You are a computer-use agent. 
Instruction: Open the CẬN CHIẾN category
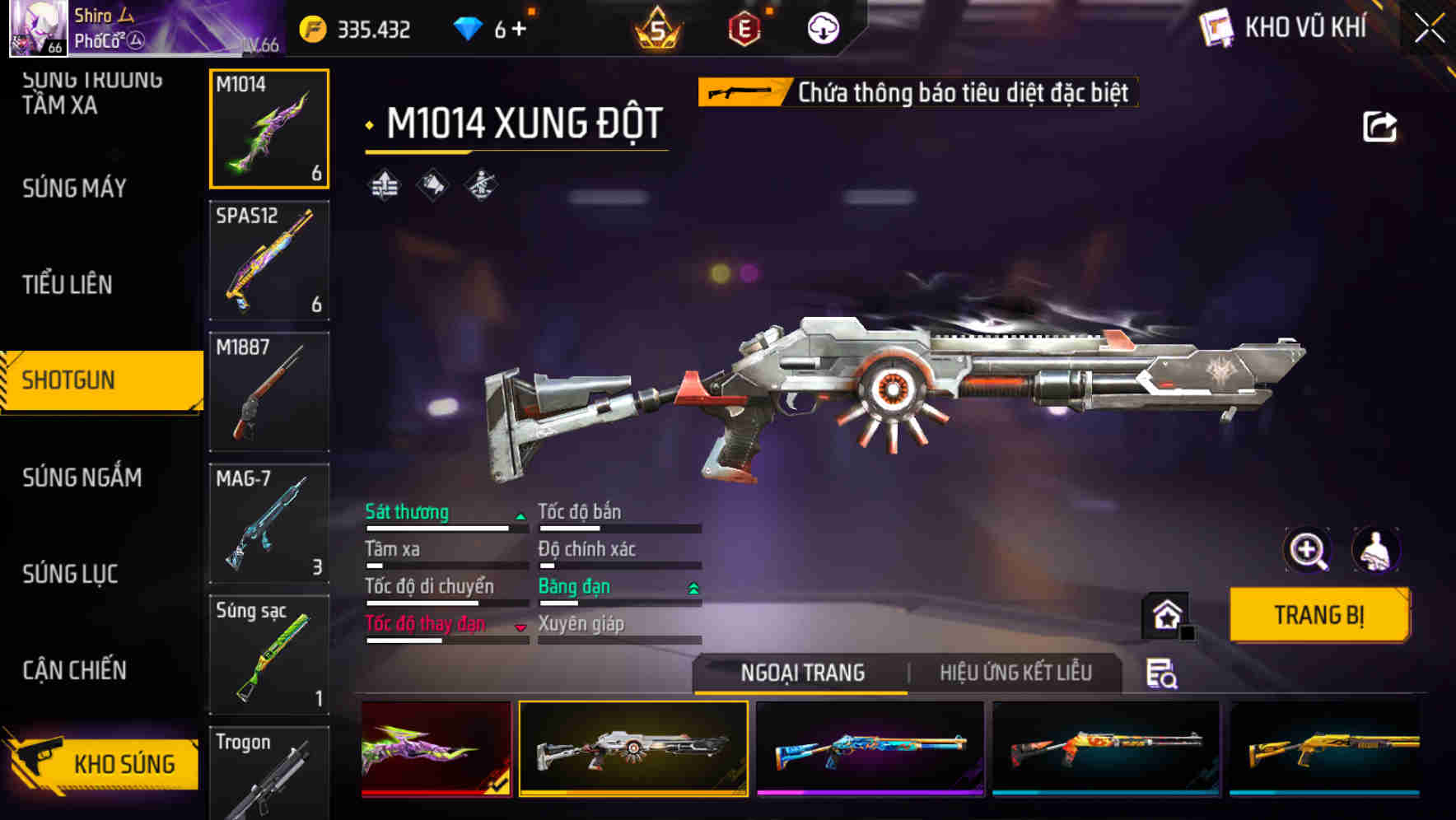click(x=75, y=670)
